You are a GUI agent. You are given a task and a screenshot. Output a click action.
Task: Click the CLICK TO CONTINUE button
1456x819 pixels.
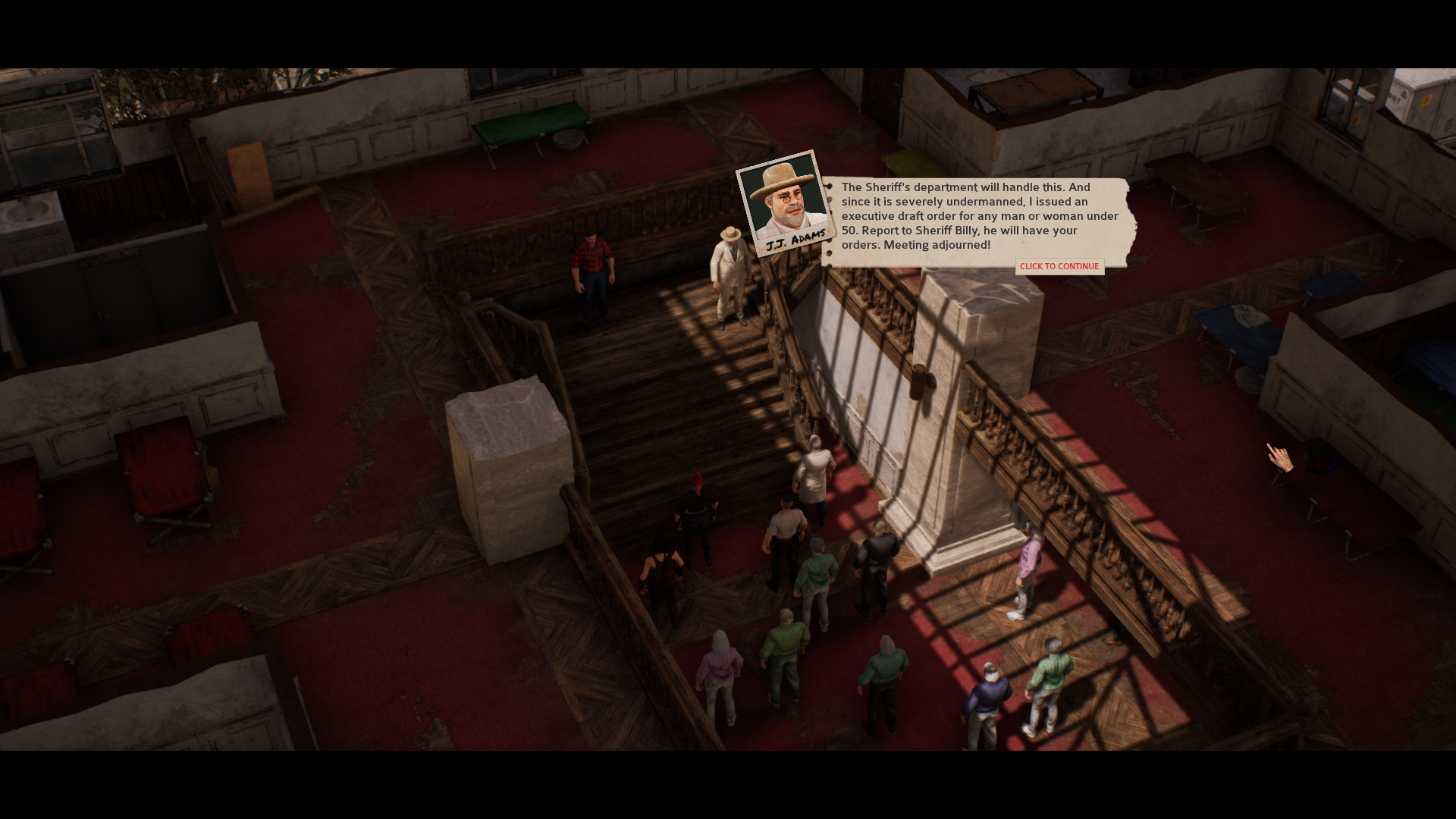pyautogui.click(x=1059, y=266)
